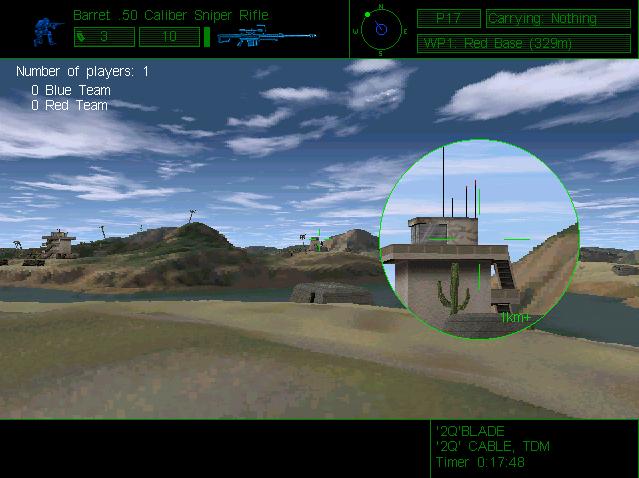The height and width of the screenshot is (478, 639).
Task: Click the compass dial
Action: pos(380,29)
